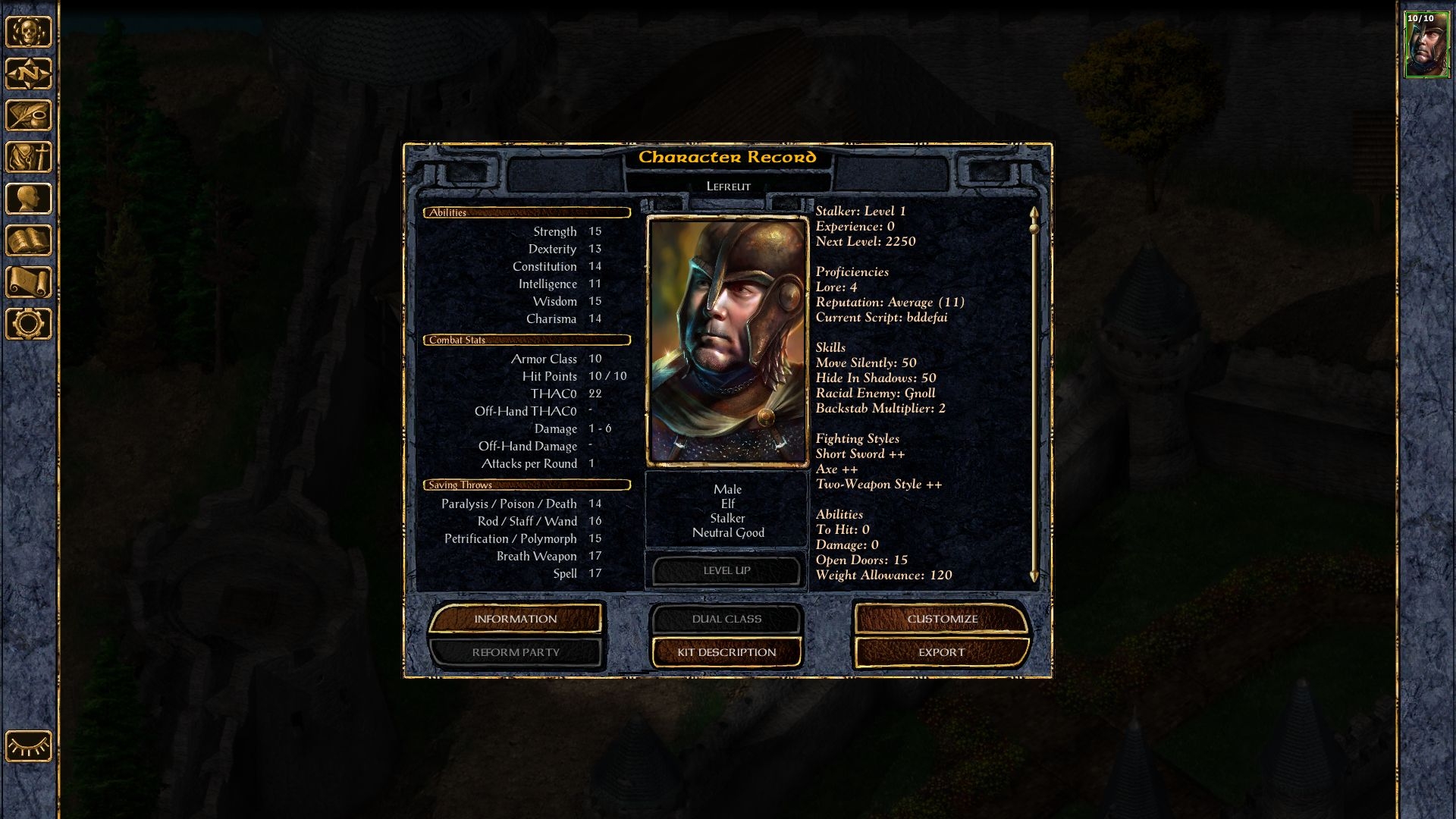
Task: Open the Kit Description
Action: (x=726, y=652)
